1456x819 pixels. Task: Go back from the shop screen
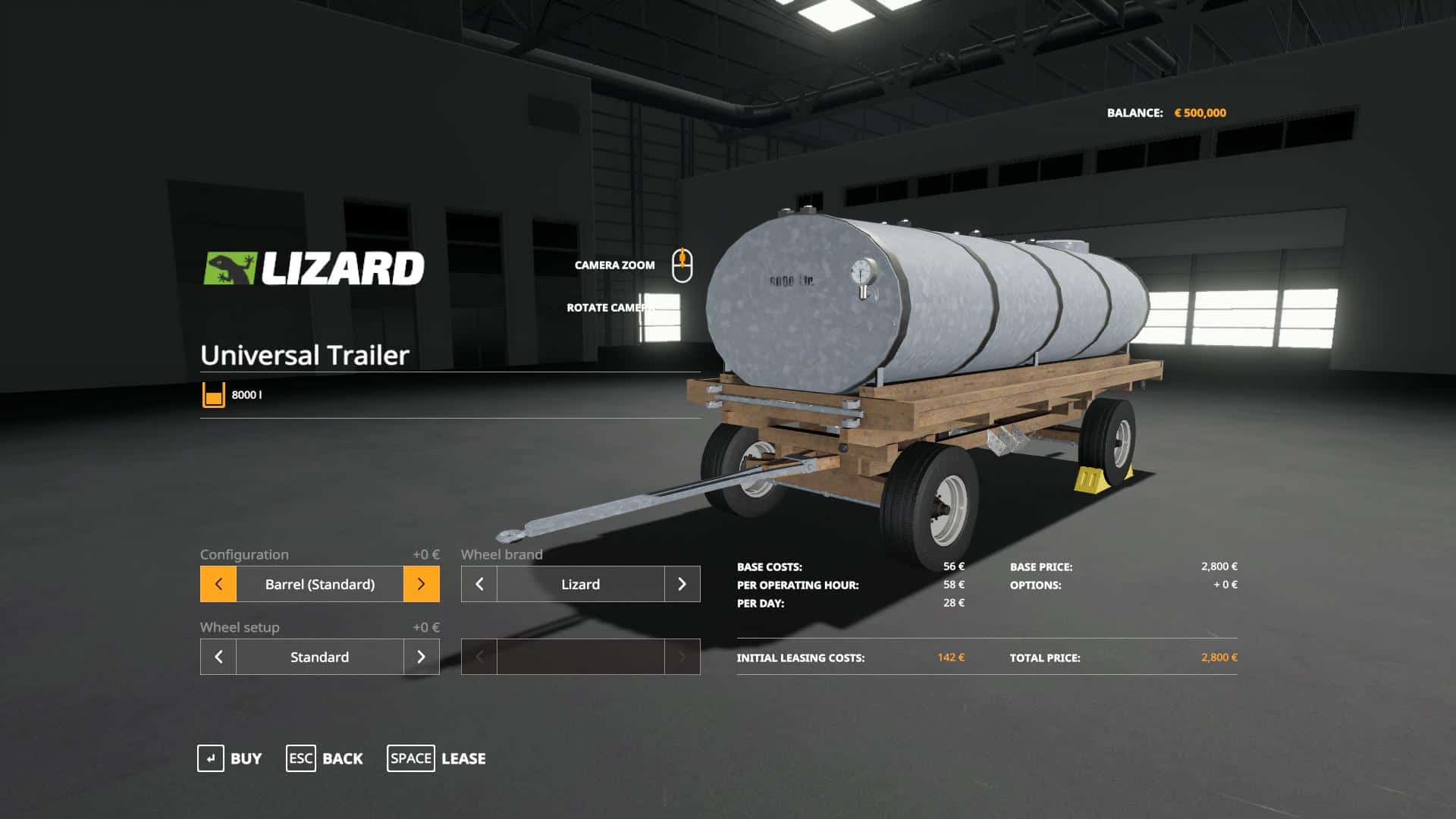325,758
